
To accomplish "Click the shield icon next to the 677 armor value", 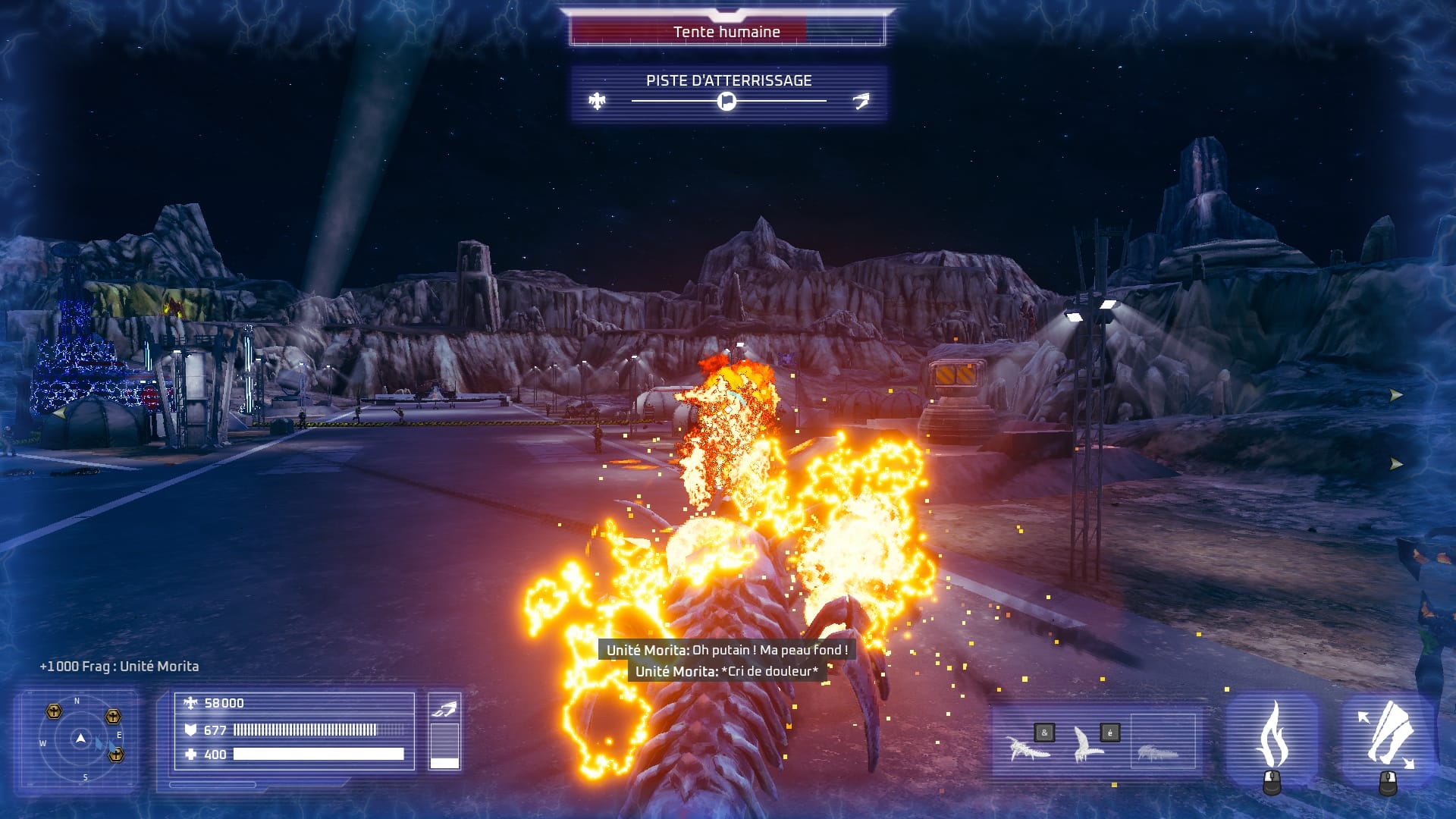I will coord(191,730).
